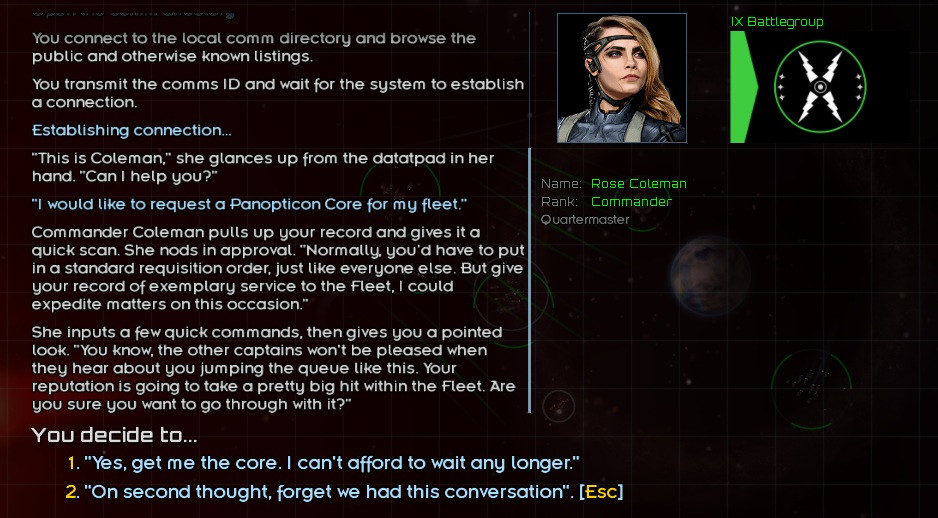Choose "Yes, get me the core" reply
This screenshot has width=938, height=518.
(x=331, y=463)
